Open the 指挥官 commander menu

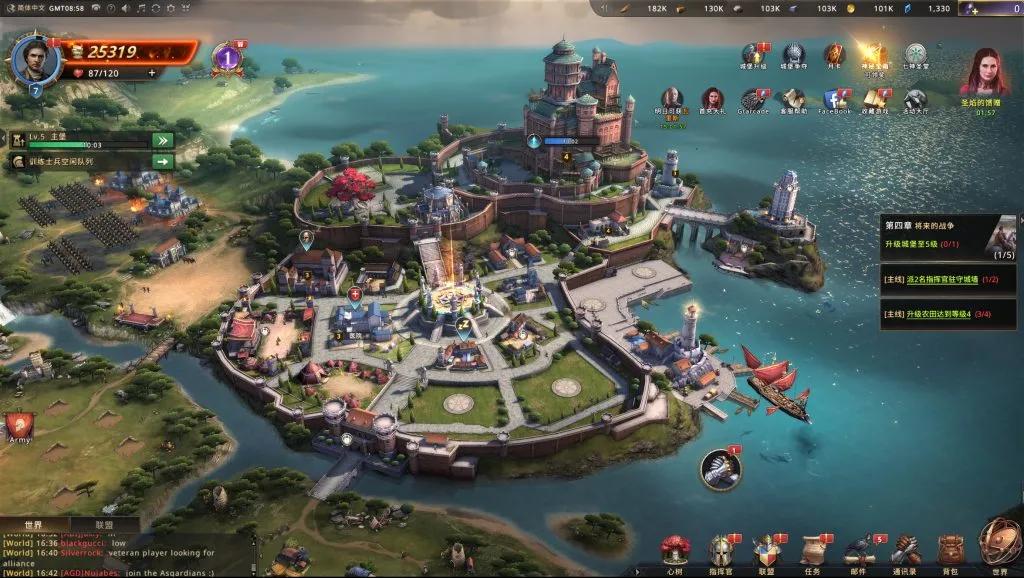720,552
